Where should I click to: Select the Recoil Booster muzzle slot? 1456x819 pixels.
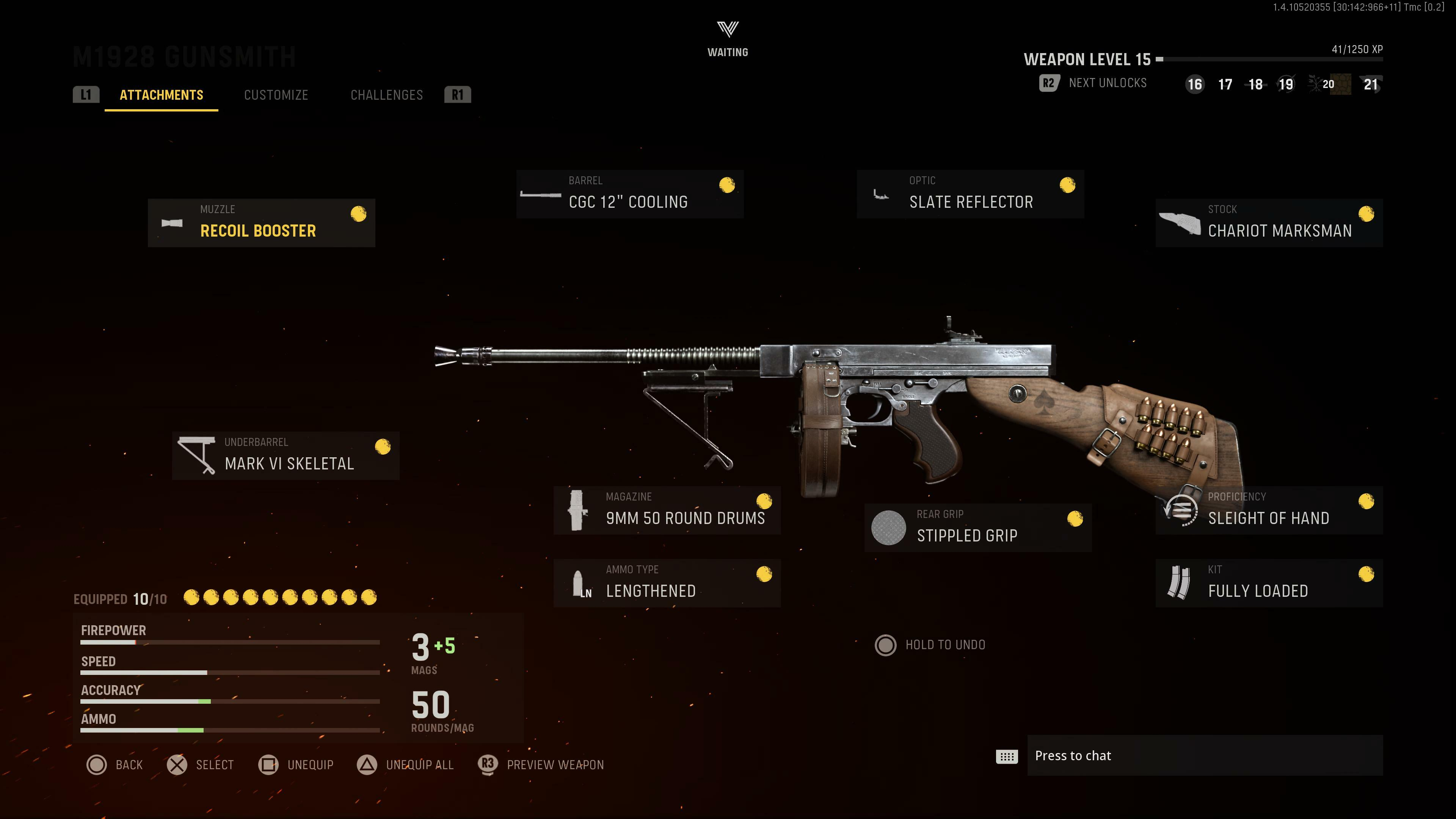[x=261, y=223]
